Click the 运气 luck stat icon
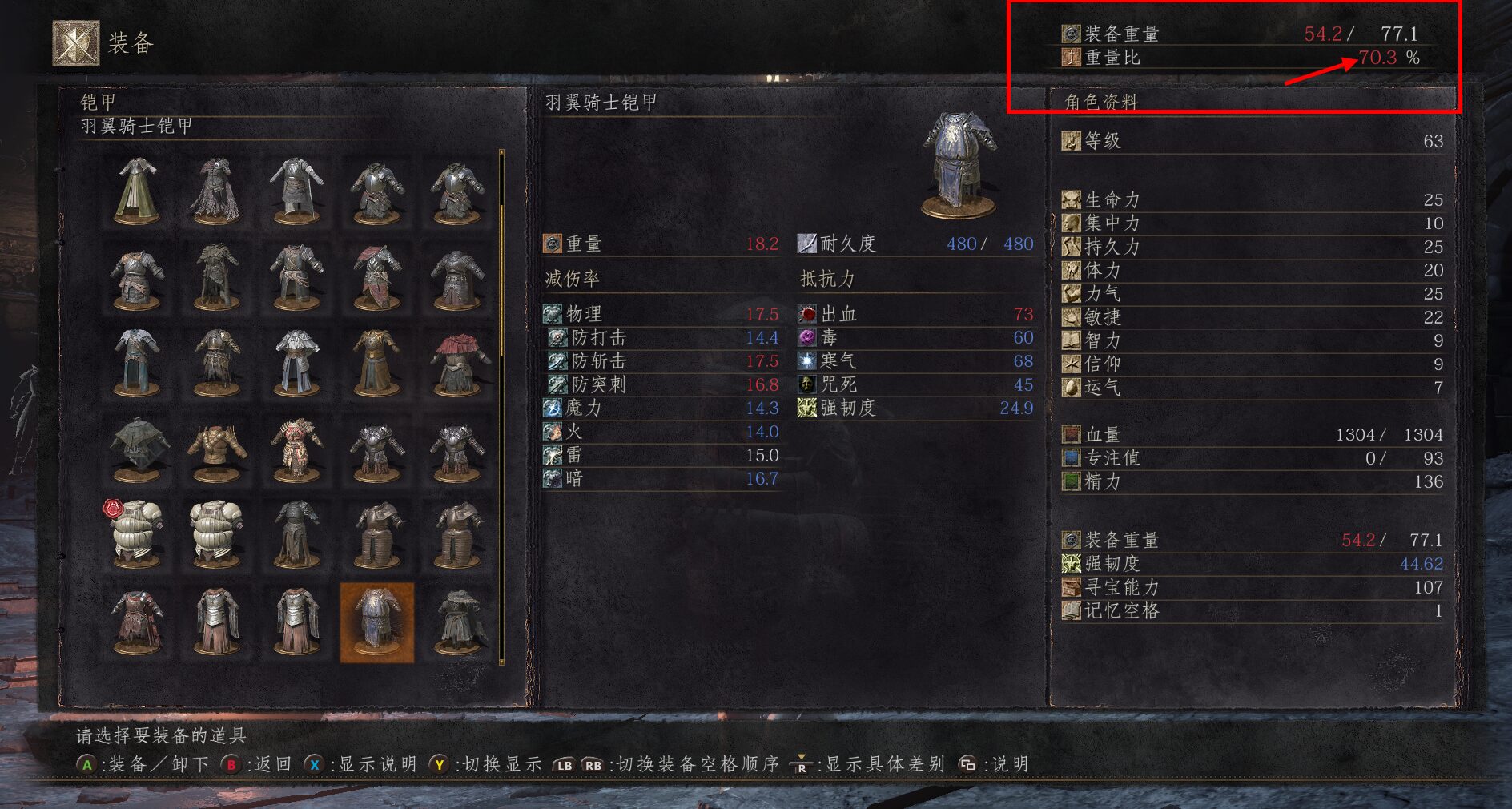The width and height of the screenshot is (1512, 809). click(1071, 387)
